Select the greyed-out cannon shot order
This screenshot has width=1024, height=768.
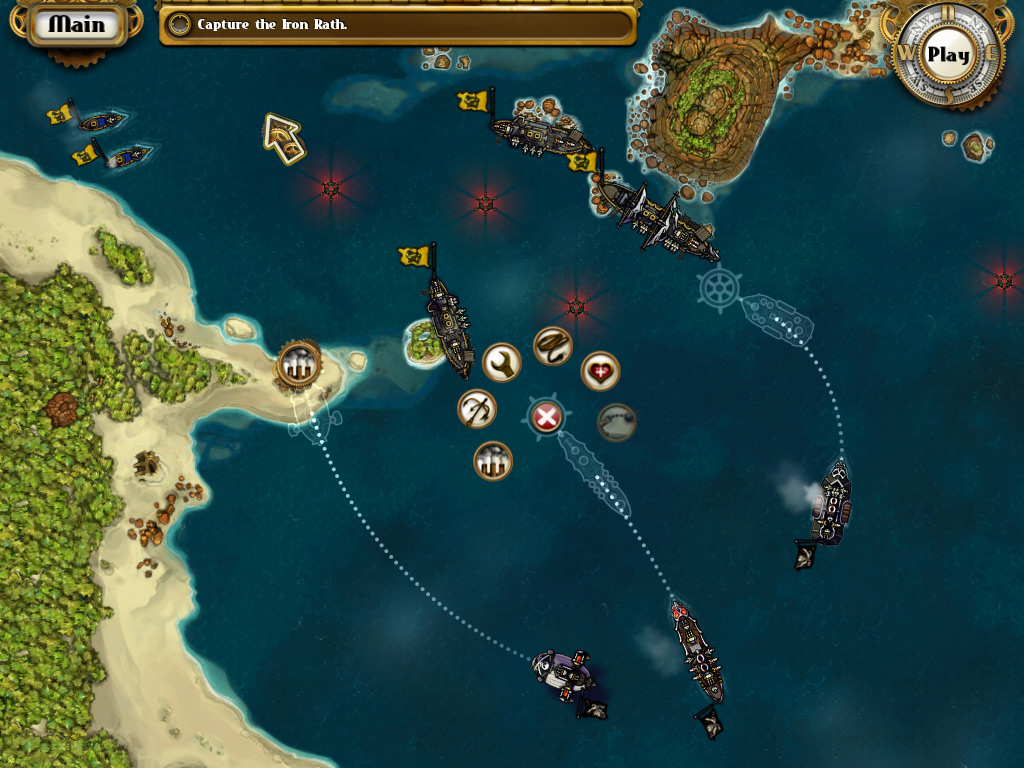click(x=617, y=422)
